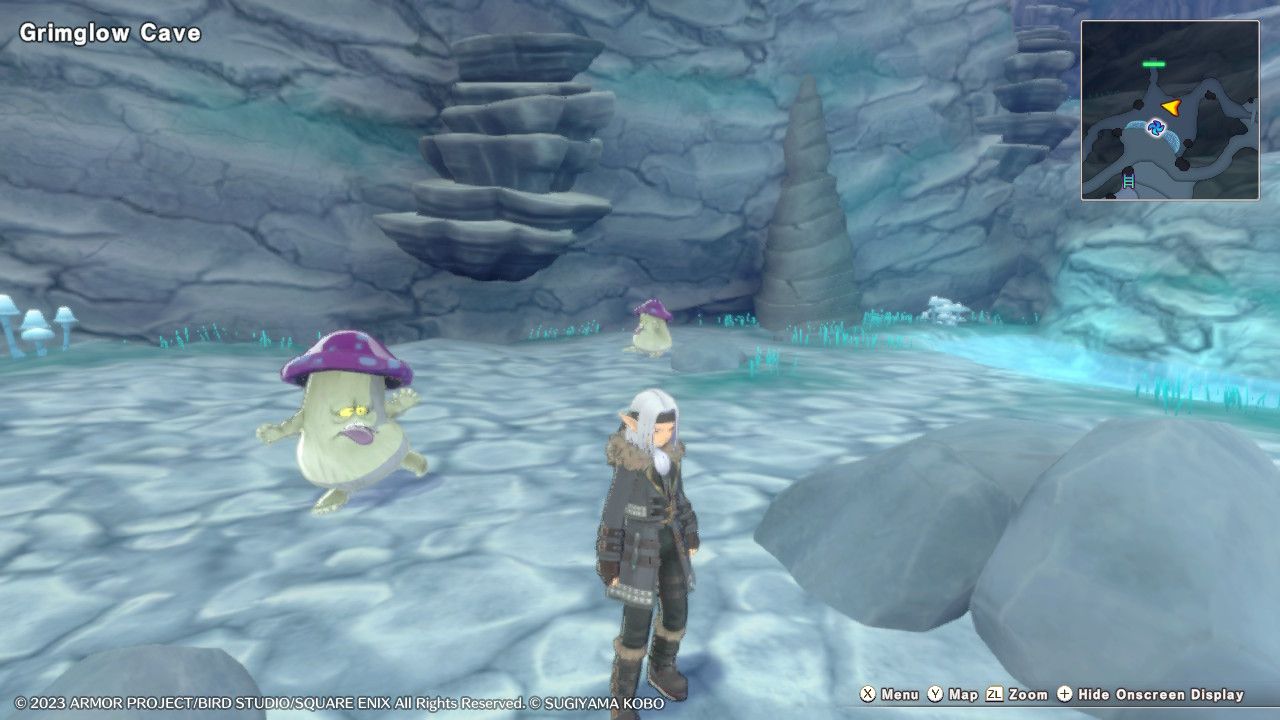Click the ZL button icon for Zoom
Viewport: 1280px width, 720px height.
point(993,695)
